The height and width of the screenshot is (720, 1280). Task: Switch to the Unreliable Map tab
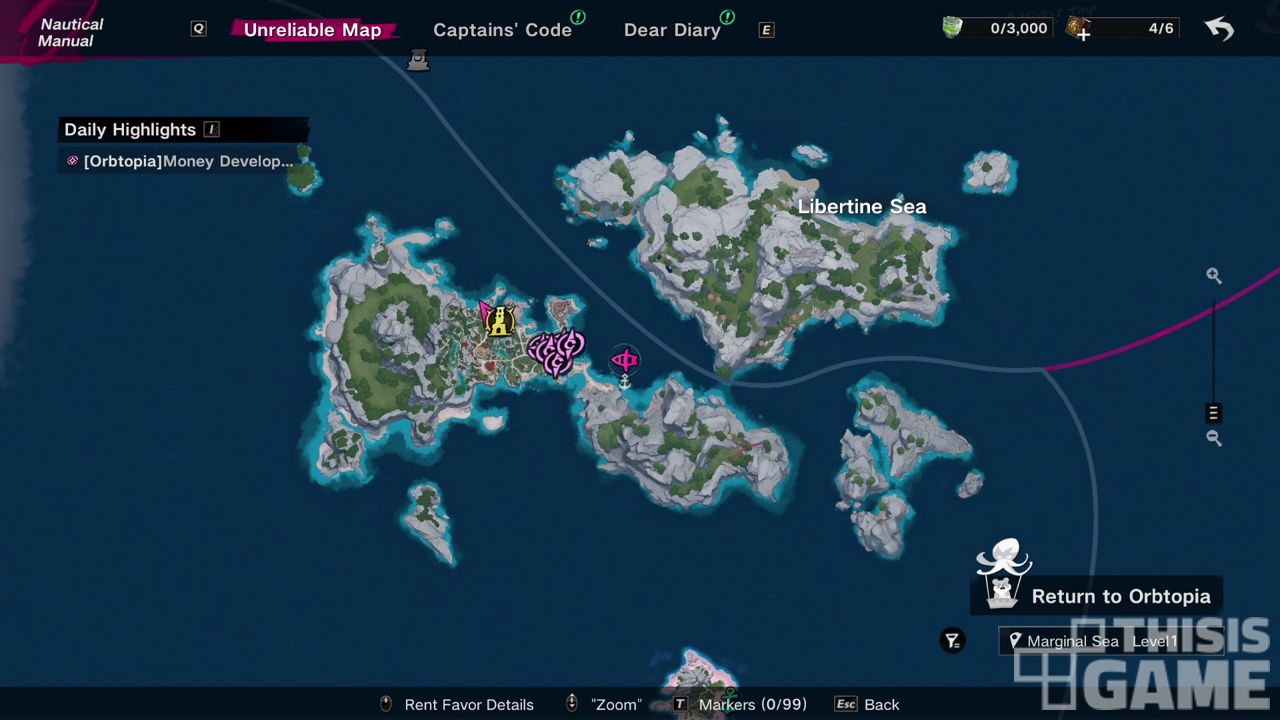(312, 30)
